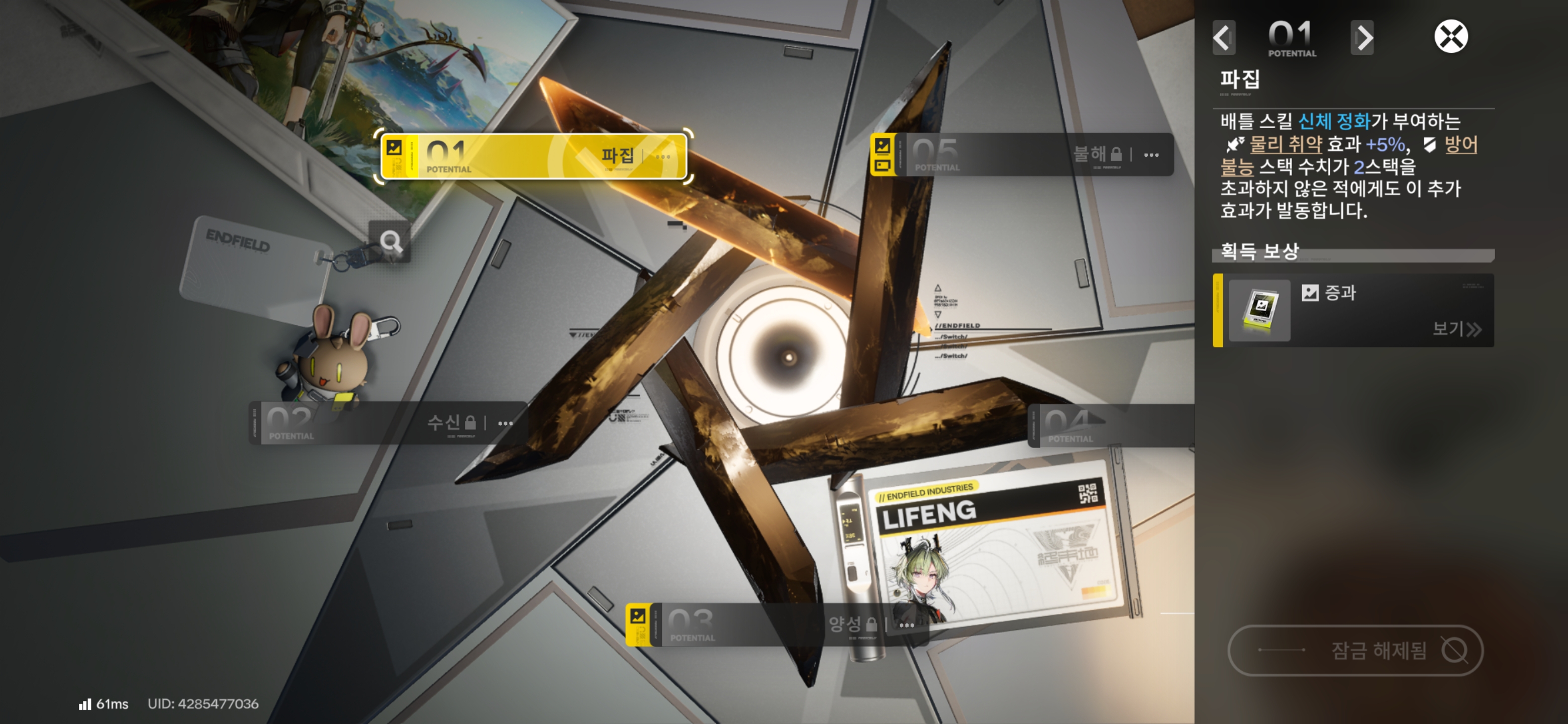This screenshot has width=1568, height=724.
Task: View the 증과 reward details
Action: [1456, 329]
